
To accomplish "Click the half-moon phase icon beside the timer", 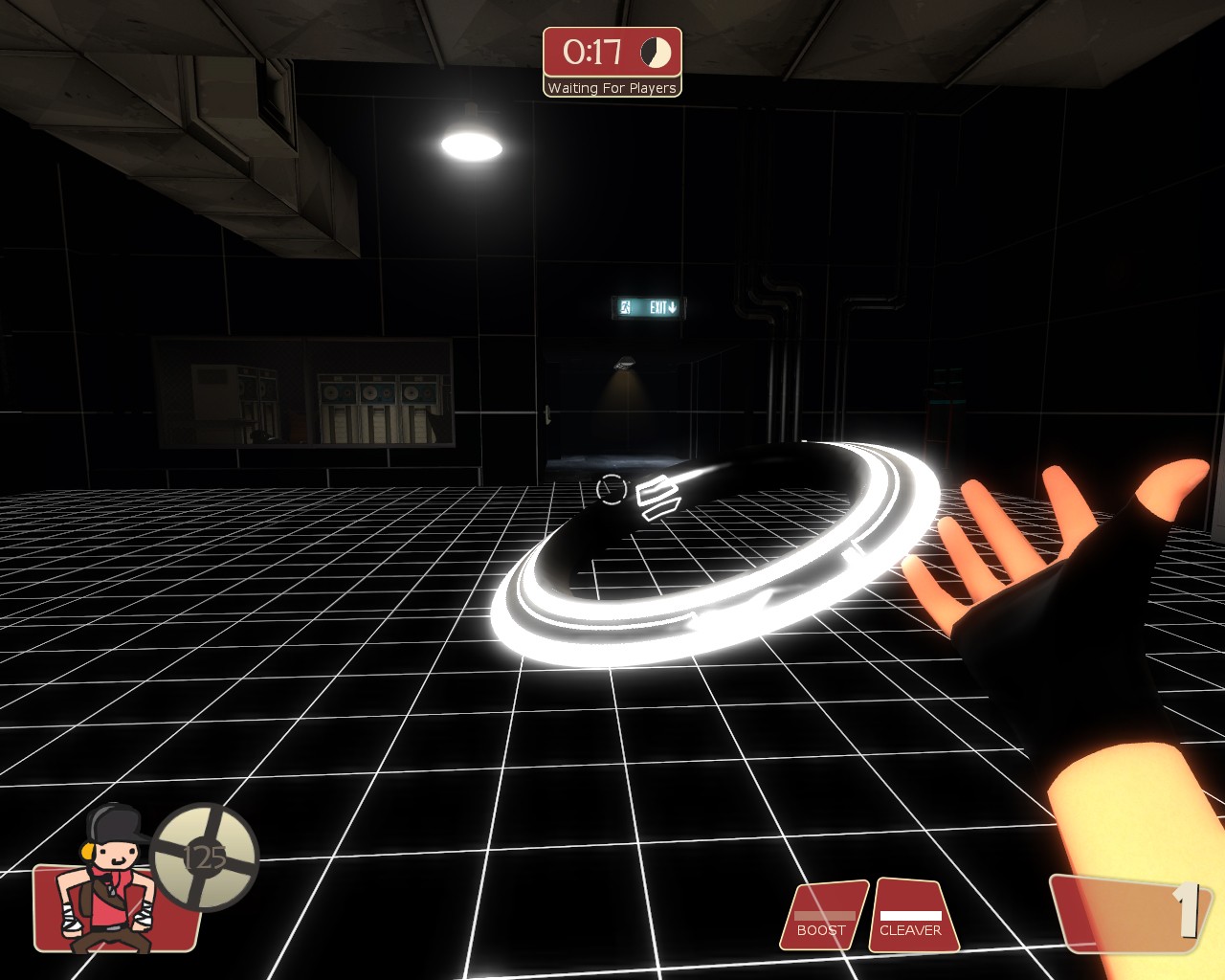I will [x=657, y=55].
